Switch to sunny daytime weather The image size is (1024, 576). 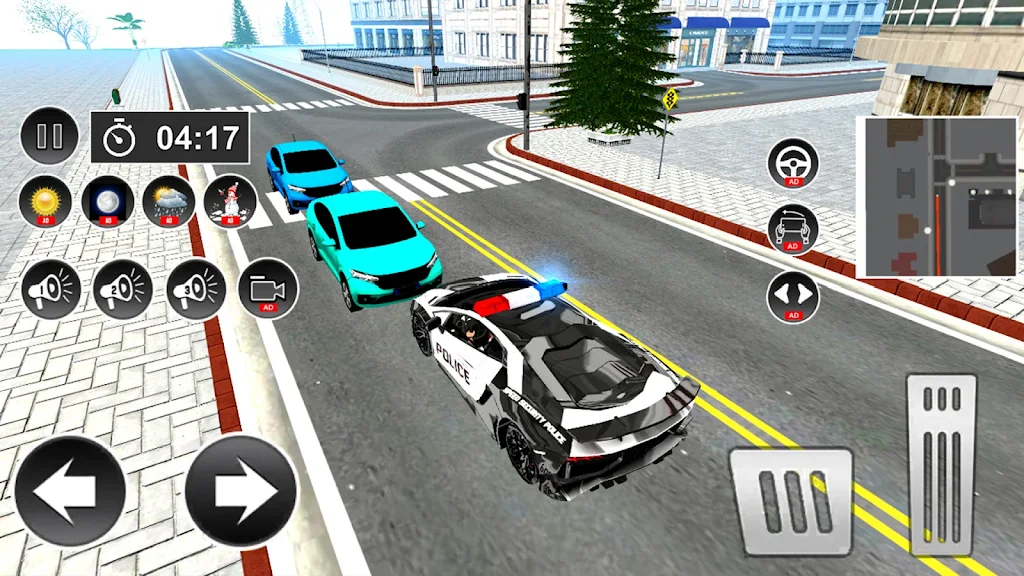point(44,201)
